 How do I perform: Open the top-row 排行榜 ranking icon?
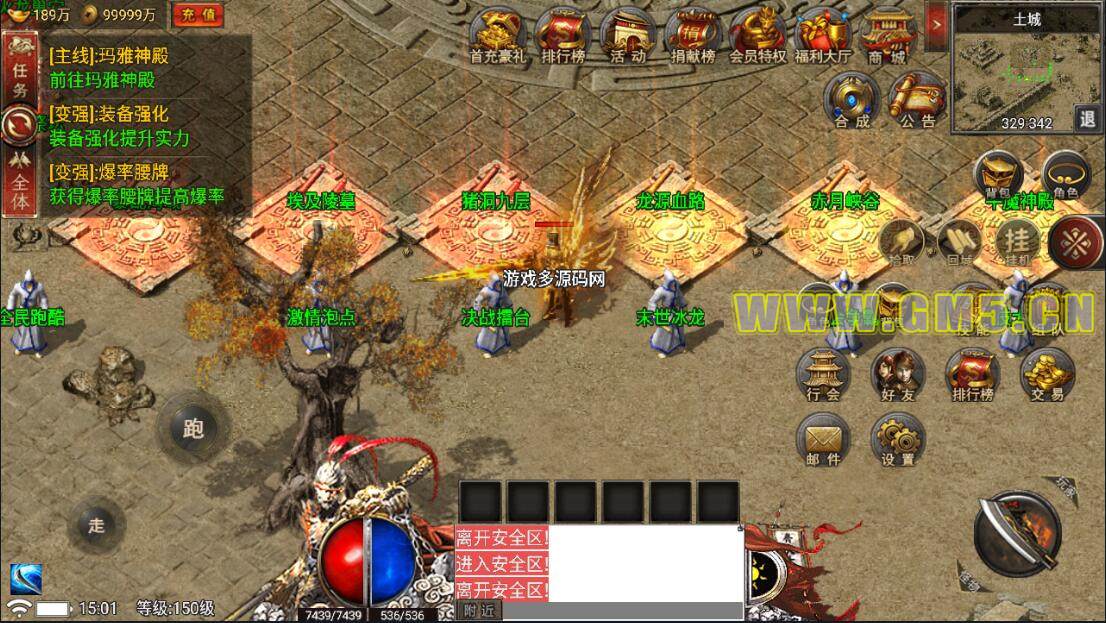[x=563, y=34]
